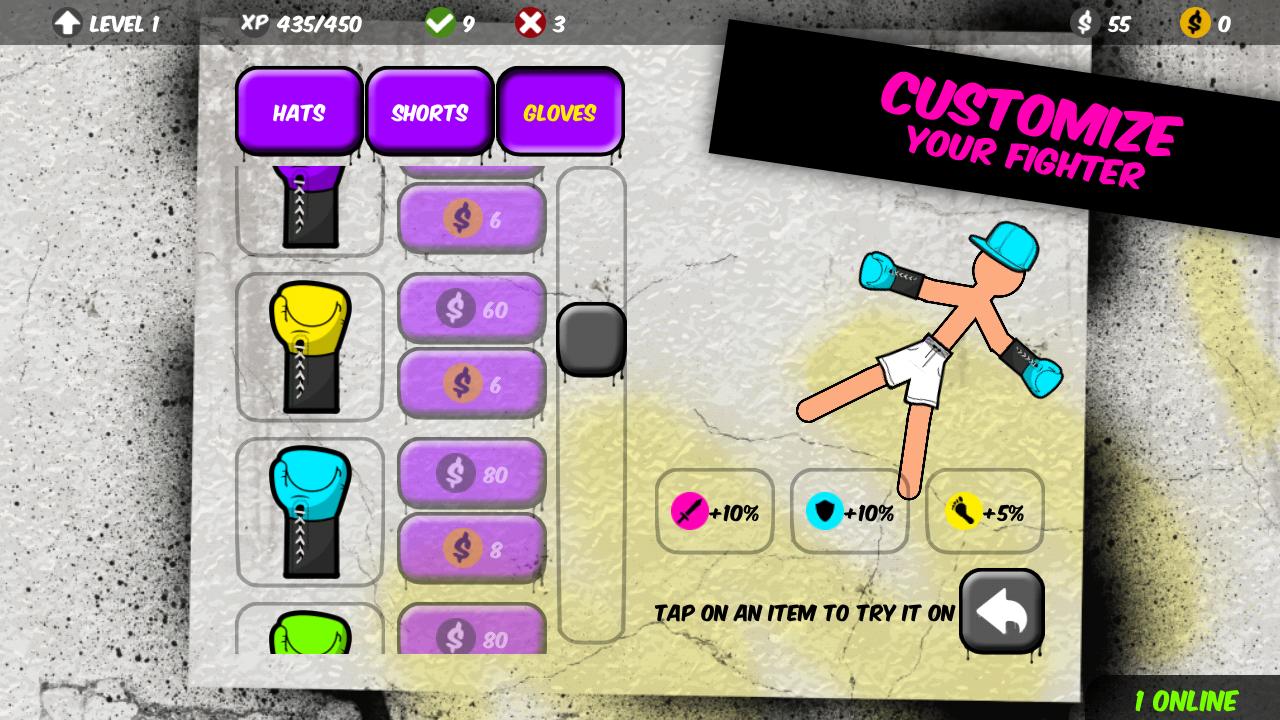This screenshot has width=1280, height=720.
Task: Buy the glove priced at 8 bronze coins
Action: 472,548
